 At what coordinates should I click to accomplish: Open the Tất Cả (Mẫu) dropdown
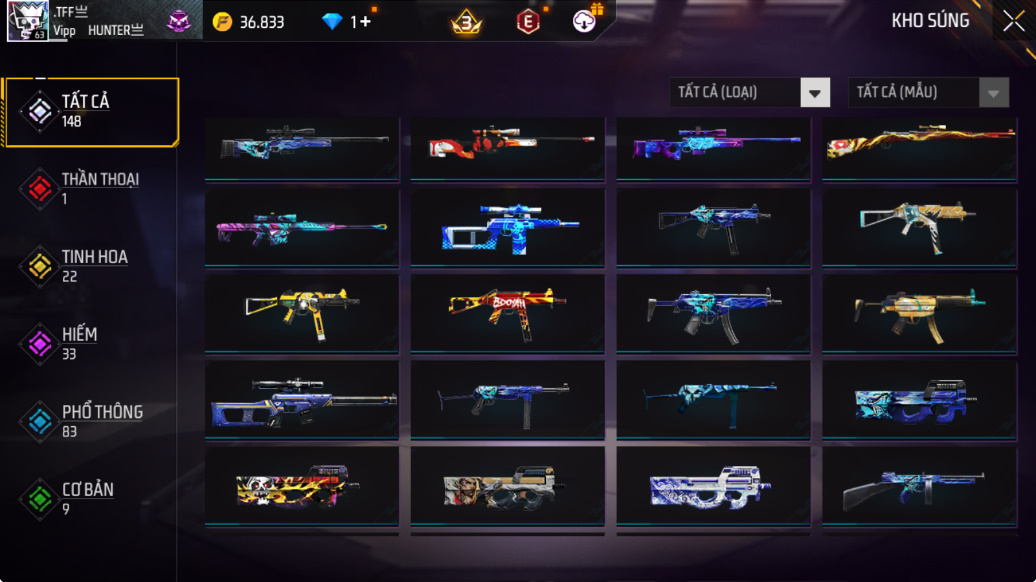929,92
